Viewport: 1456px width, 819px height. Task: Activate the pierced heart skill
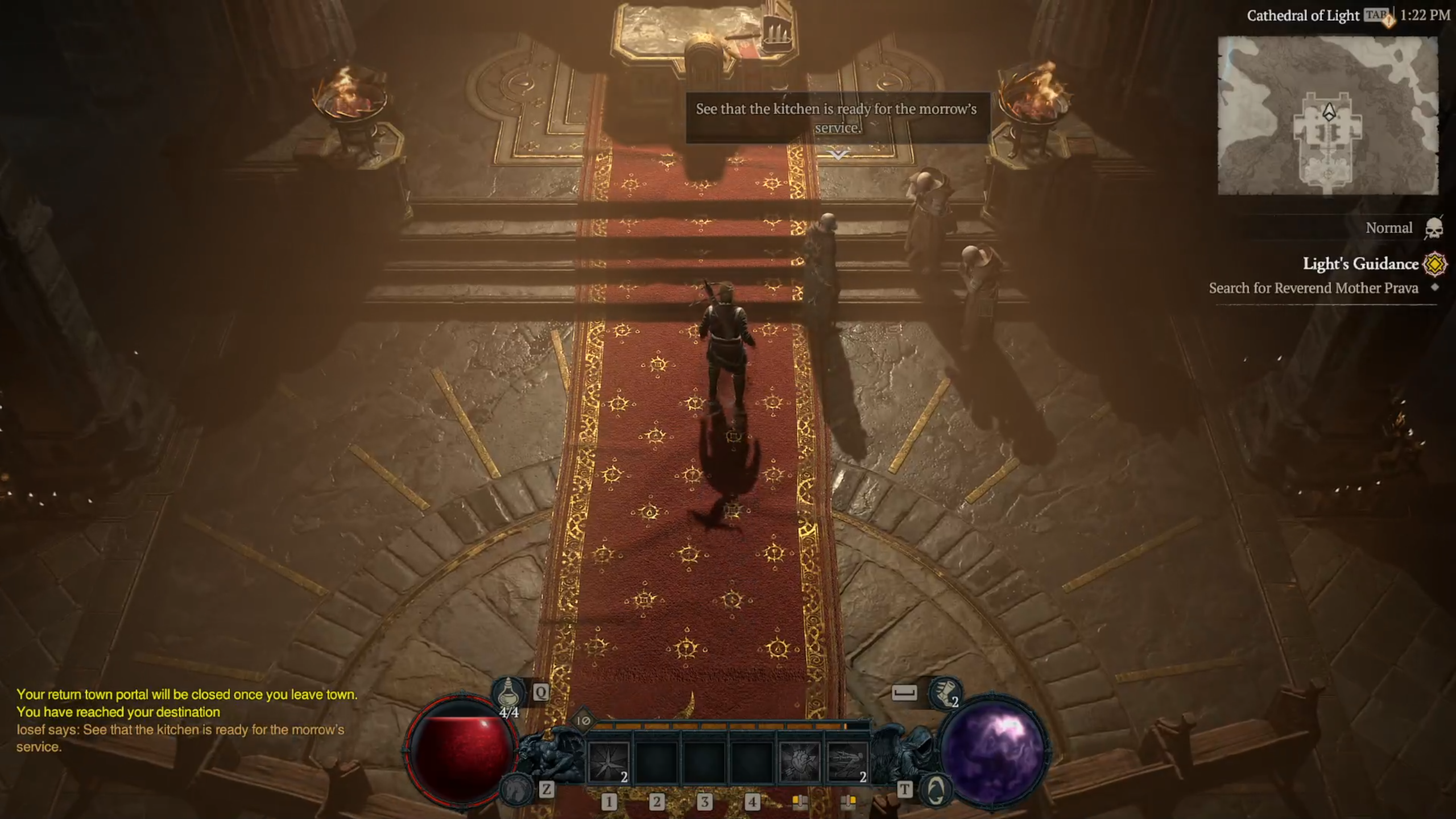tap(800, 762)
